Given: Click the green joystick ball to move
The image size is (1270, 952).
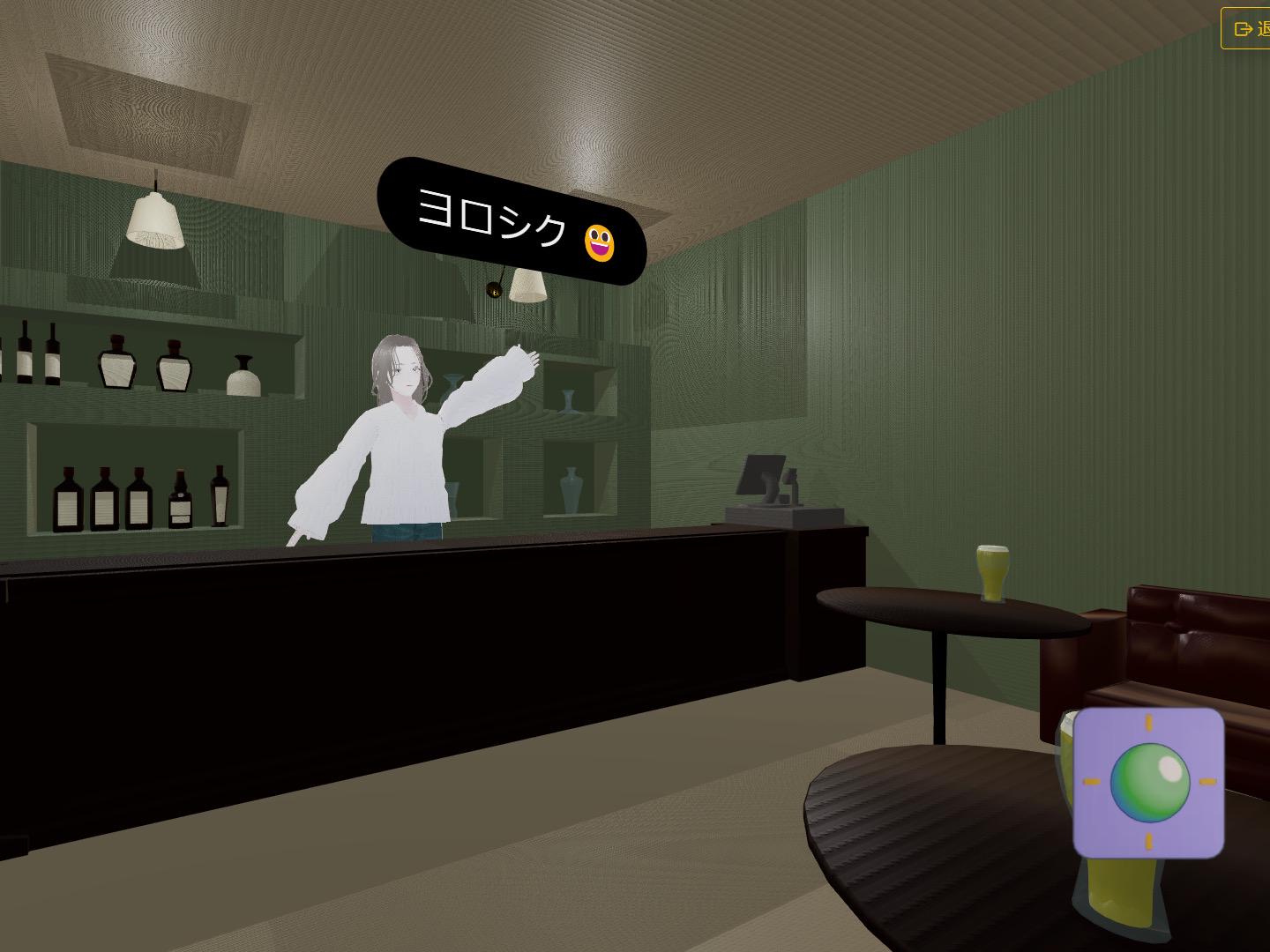Looking at the screenshot, I should 1149,780.
